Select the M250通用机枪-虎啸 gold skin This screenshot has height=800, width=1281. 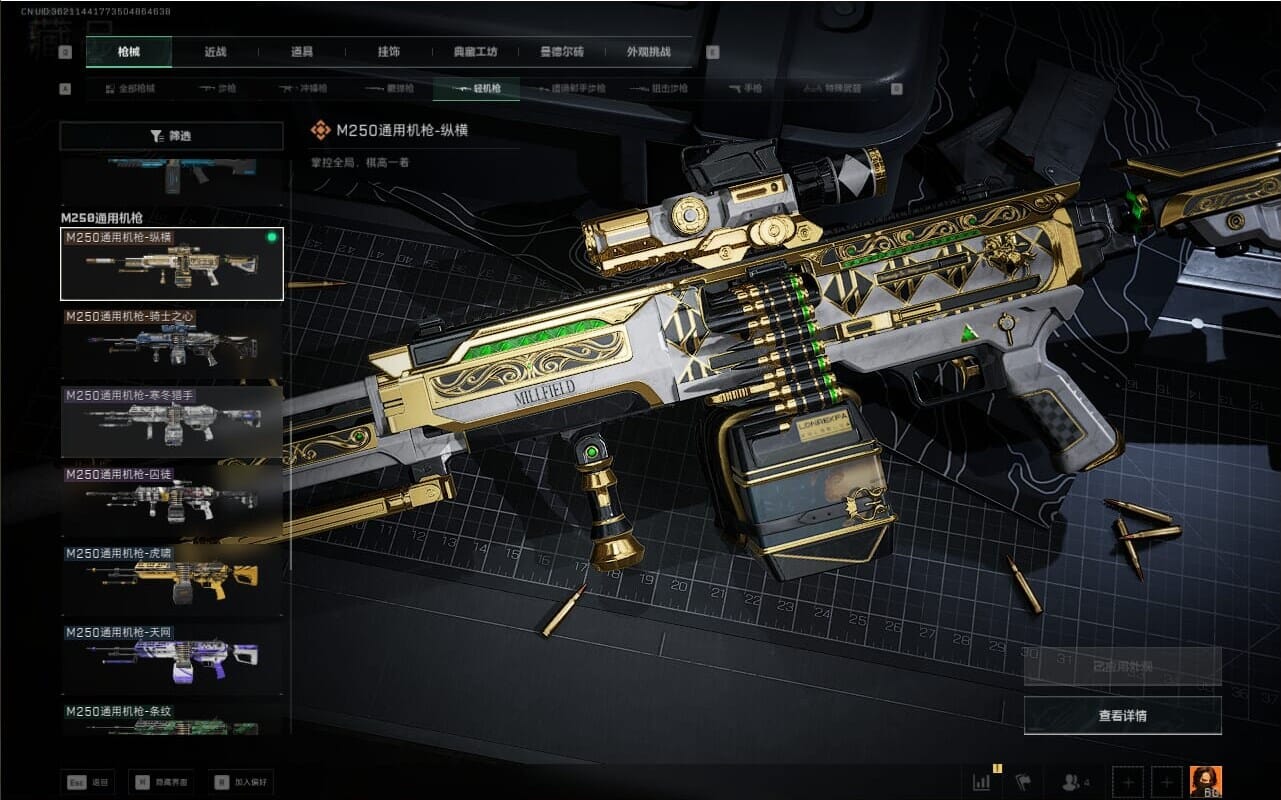pyautogui.click(x=172, y=580)
